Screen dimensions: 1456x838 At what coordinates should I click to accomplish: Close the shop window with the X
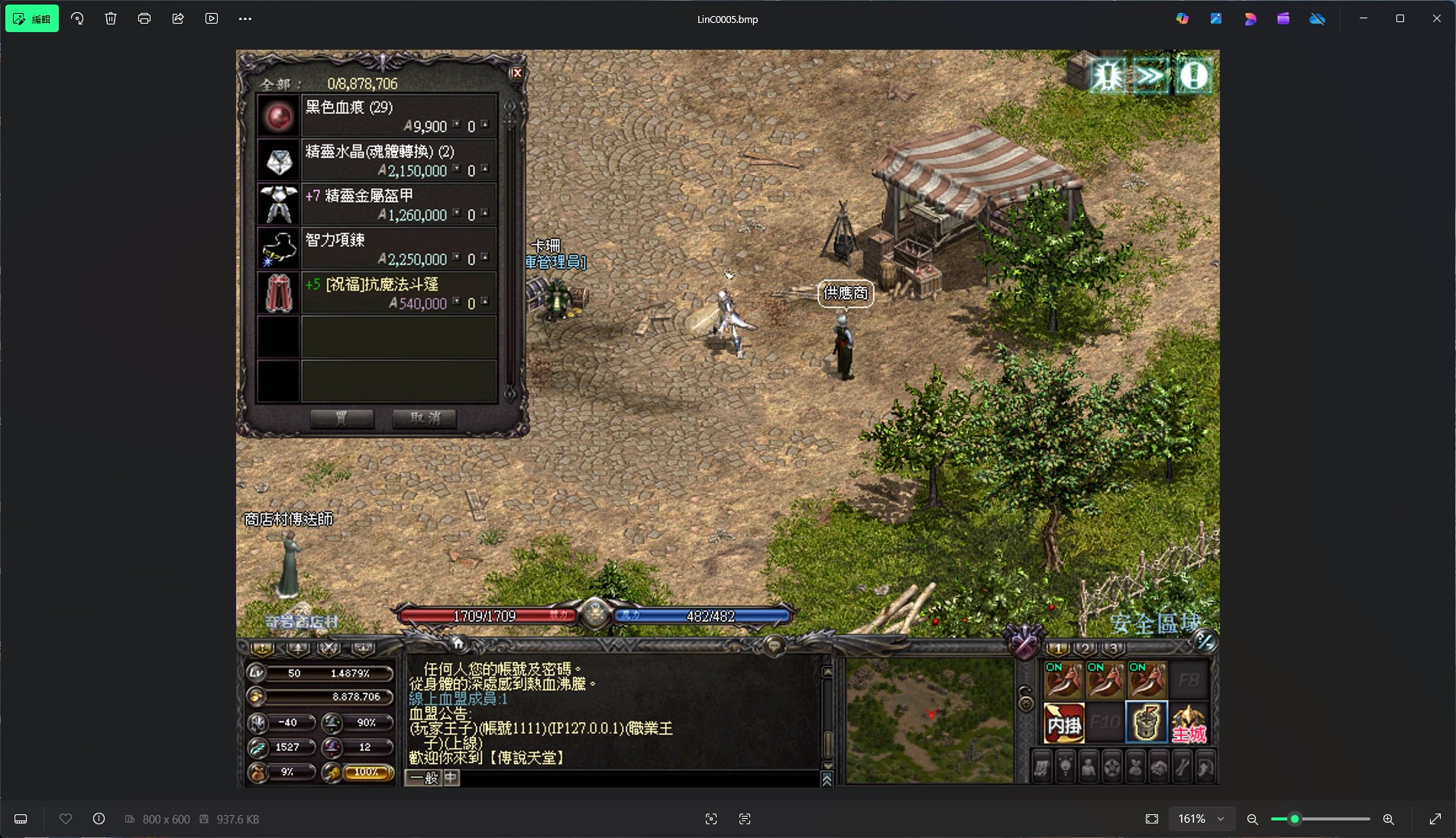[x=517, y=73]
